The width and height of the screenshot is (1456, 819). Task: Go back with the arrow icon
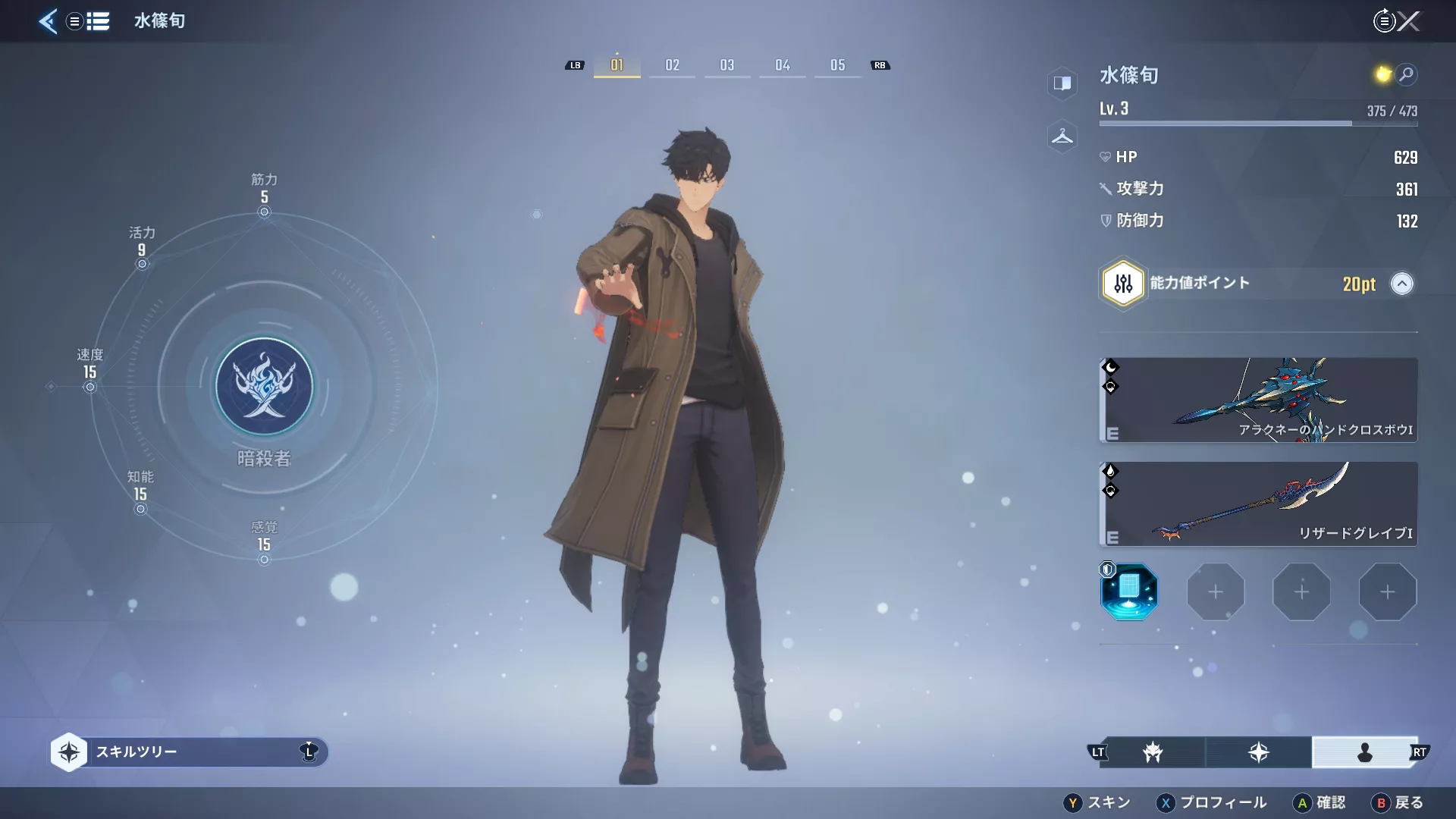(x=47, y=21)
